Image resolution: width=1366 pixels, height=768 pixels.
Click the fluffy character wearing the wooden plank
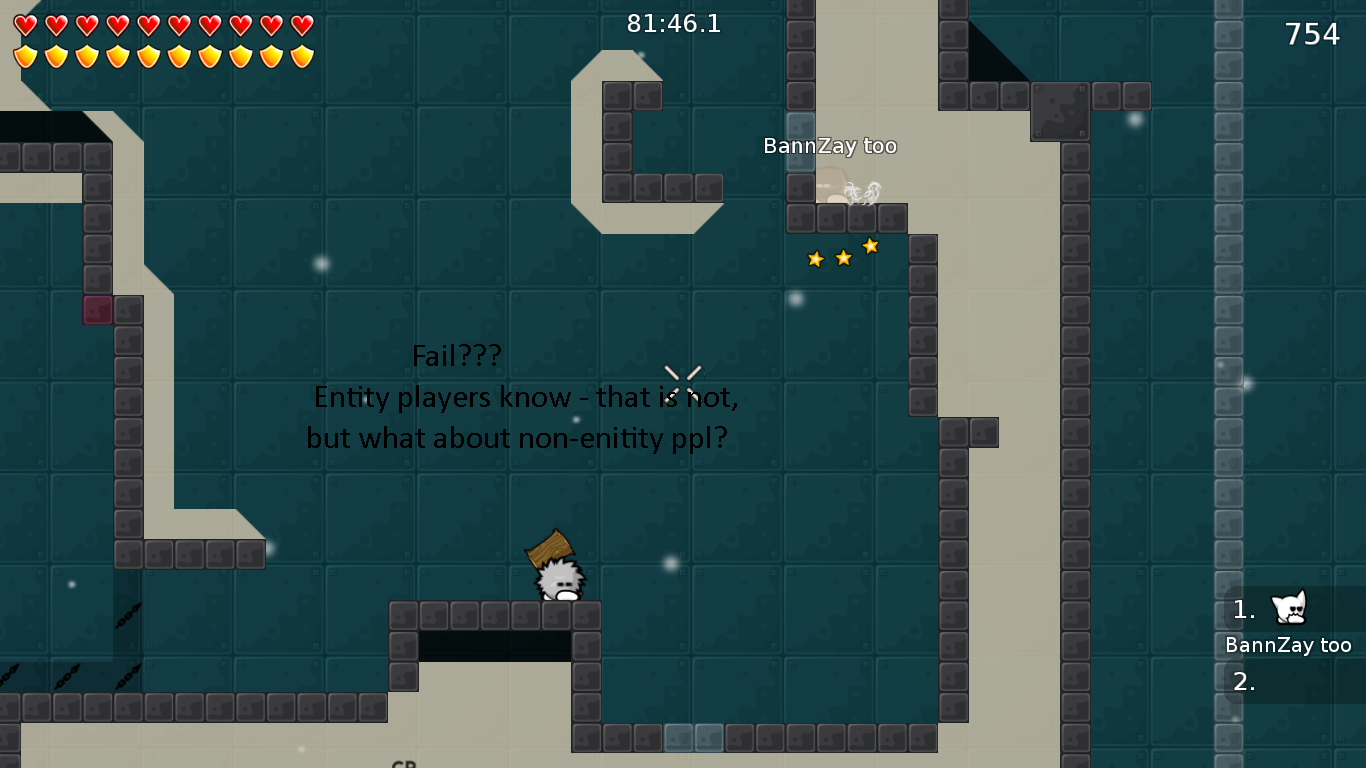click(560, 580)
